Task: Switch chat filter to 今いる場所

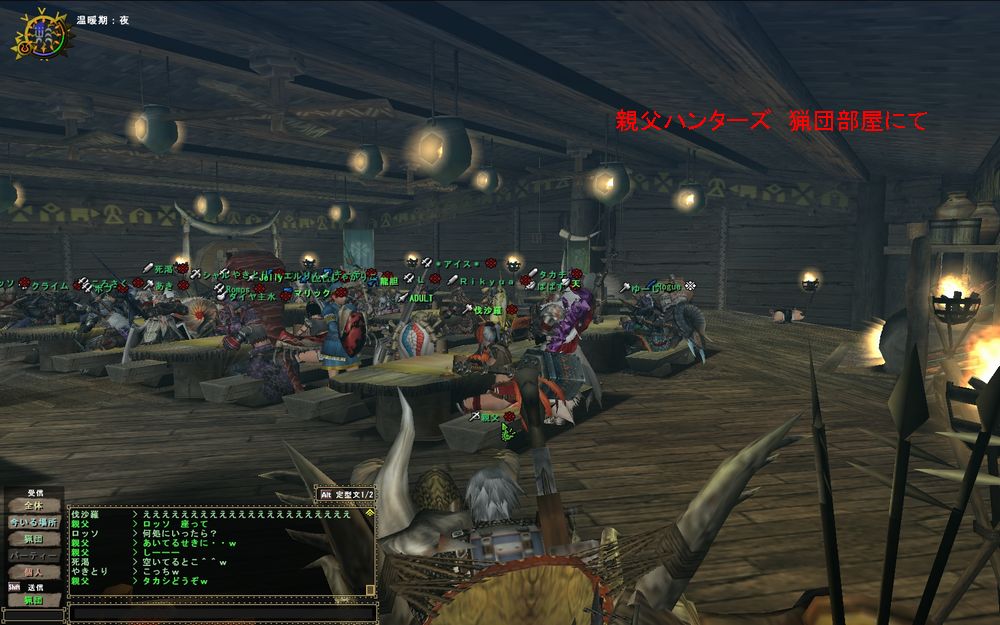Action: click(x=33, y=522)
